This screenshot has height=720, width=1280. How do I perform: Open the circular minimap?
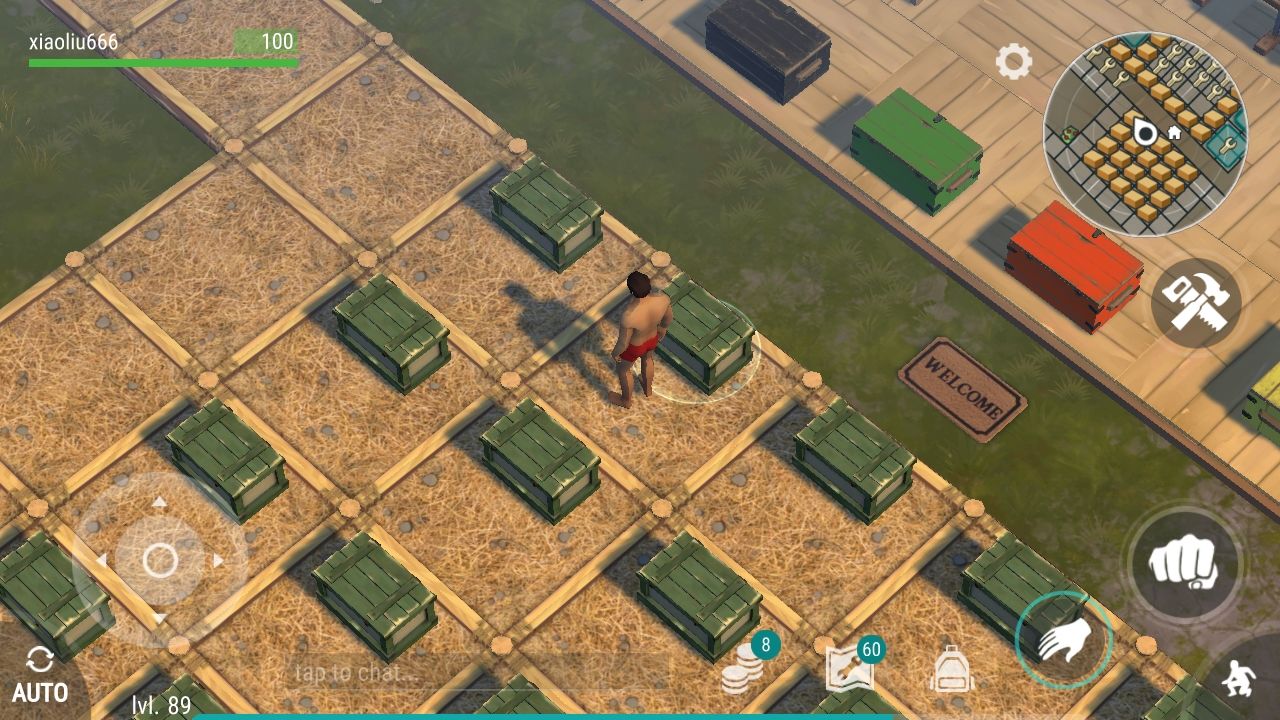click(1145, 133)
